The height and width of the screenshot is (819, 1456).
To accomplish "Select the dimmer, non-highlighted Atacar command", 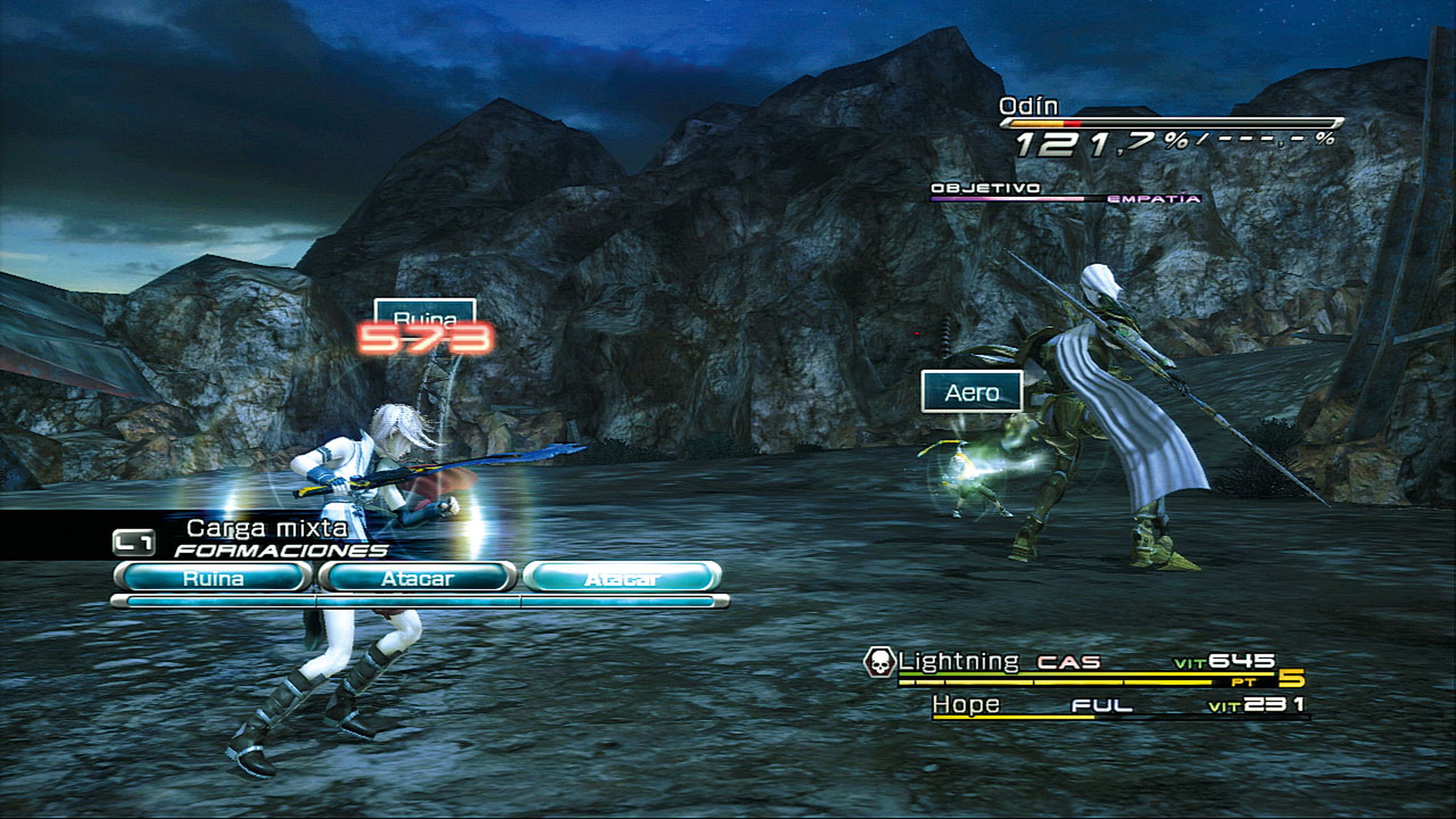I will (417, 578).
